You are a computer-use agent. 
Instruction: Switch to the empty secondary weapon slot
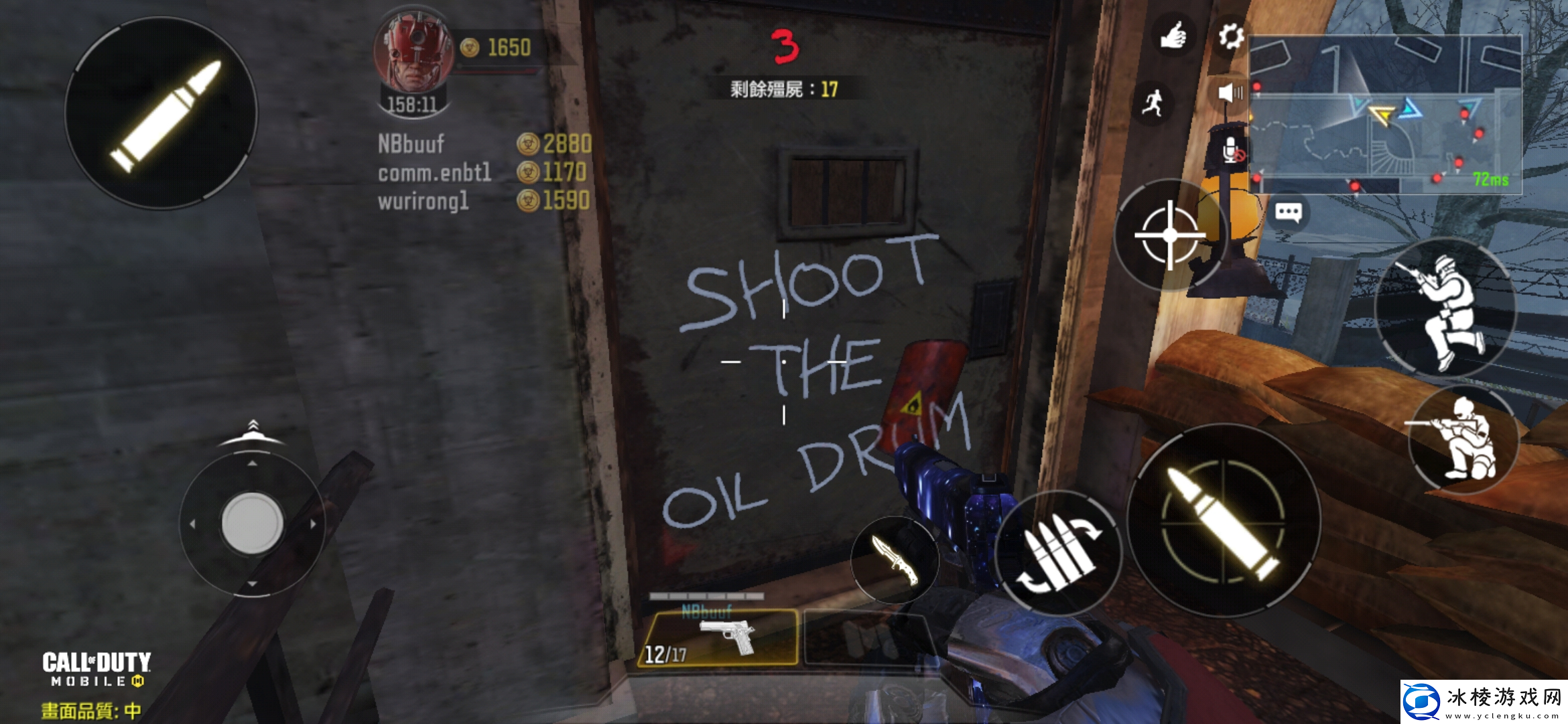pos(864,638)
